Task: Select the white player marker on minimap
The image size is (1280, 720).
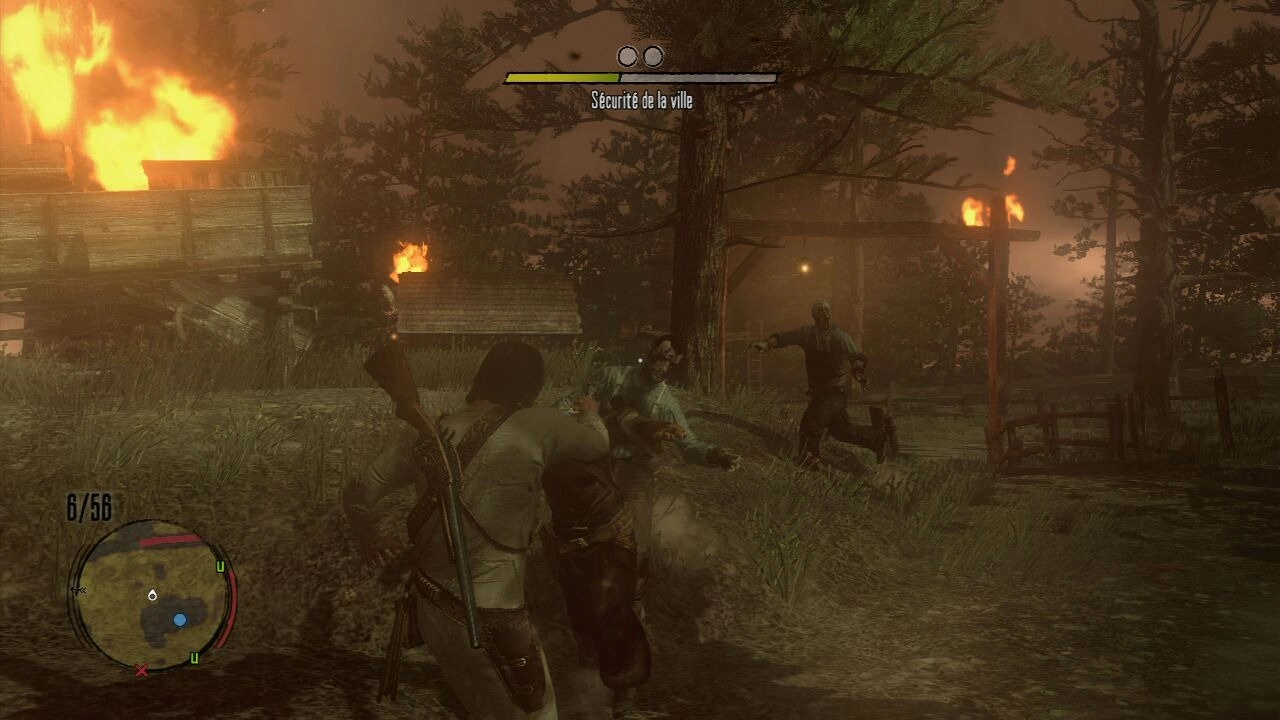Action: click(x=152, y=595)
